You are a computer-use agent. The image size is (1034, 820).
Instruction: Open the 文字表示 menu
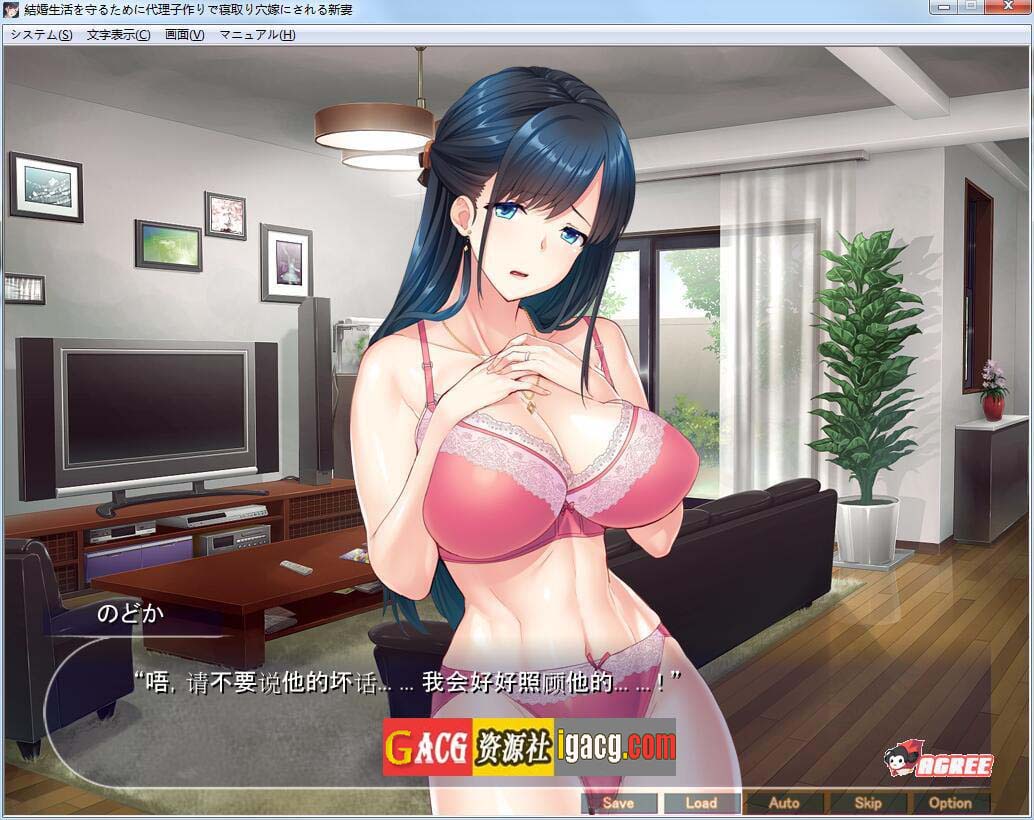pyautogui.click(x=118, y=35)
